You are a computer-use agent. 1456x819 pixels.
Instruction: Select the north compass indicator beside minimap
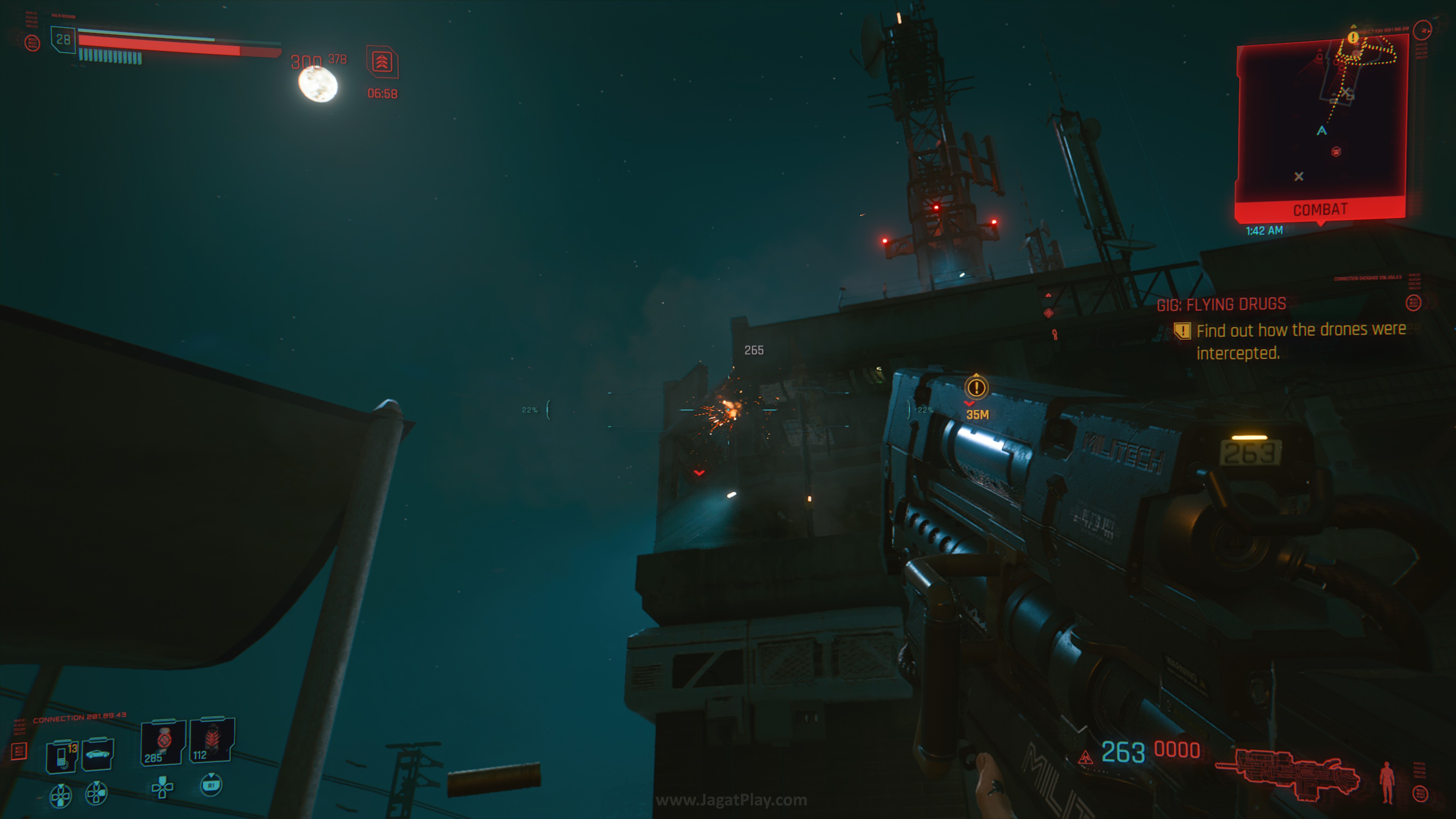1422,30
